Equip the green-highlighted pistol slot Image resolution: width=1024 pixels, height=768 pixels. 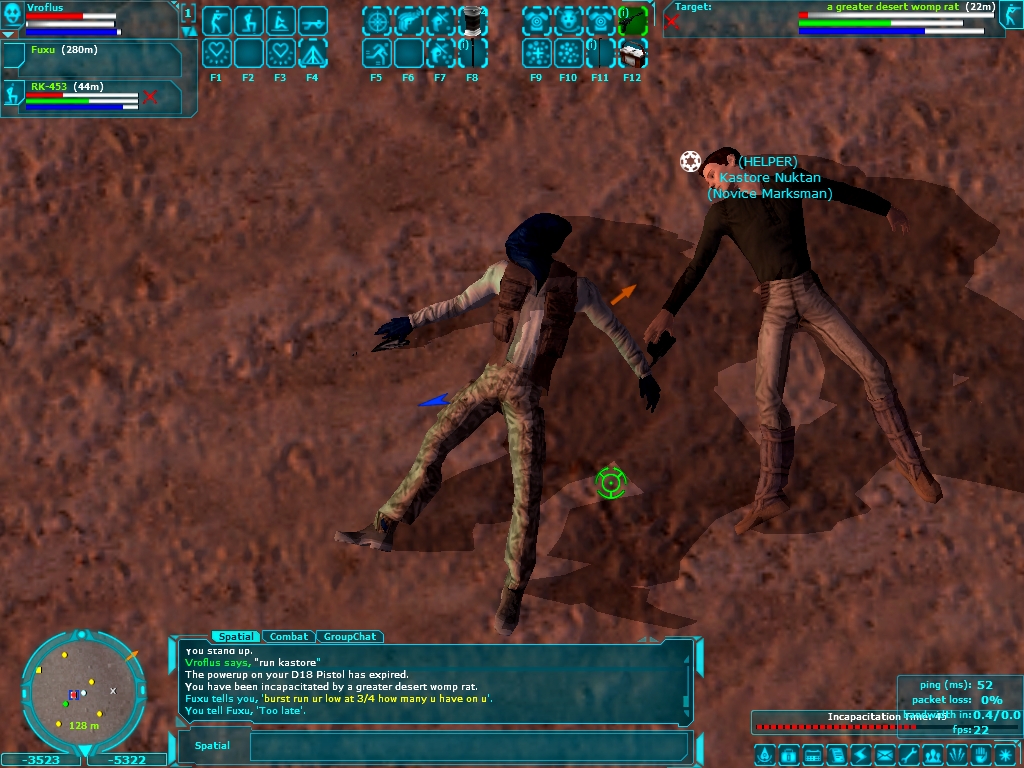point(631,21)
